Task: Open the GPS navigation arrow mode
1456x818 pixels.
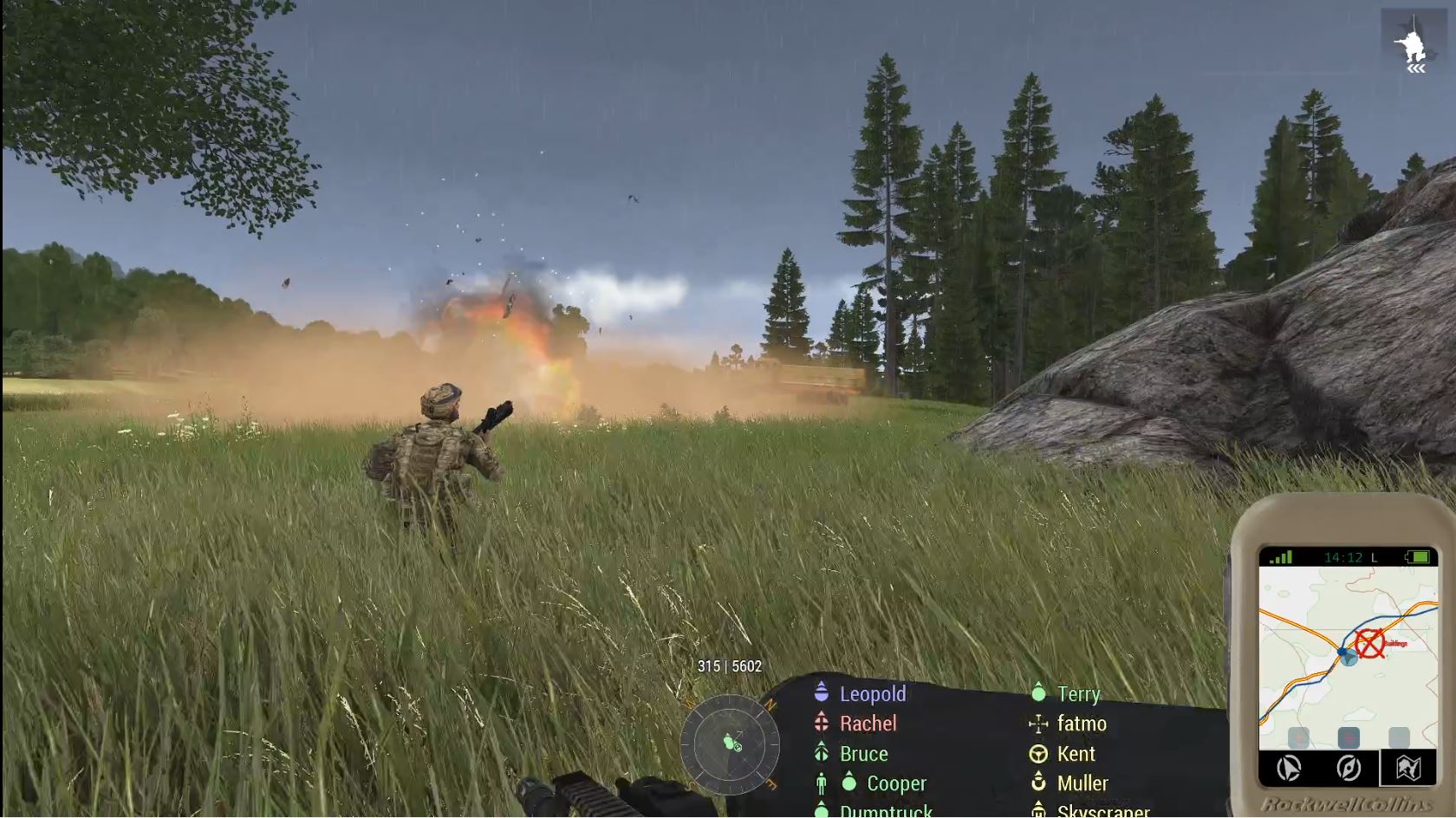Action: click(1289, 768)
